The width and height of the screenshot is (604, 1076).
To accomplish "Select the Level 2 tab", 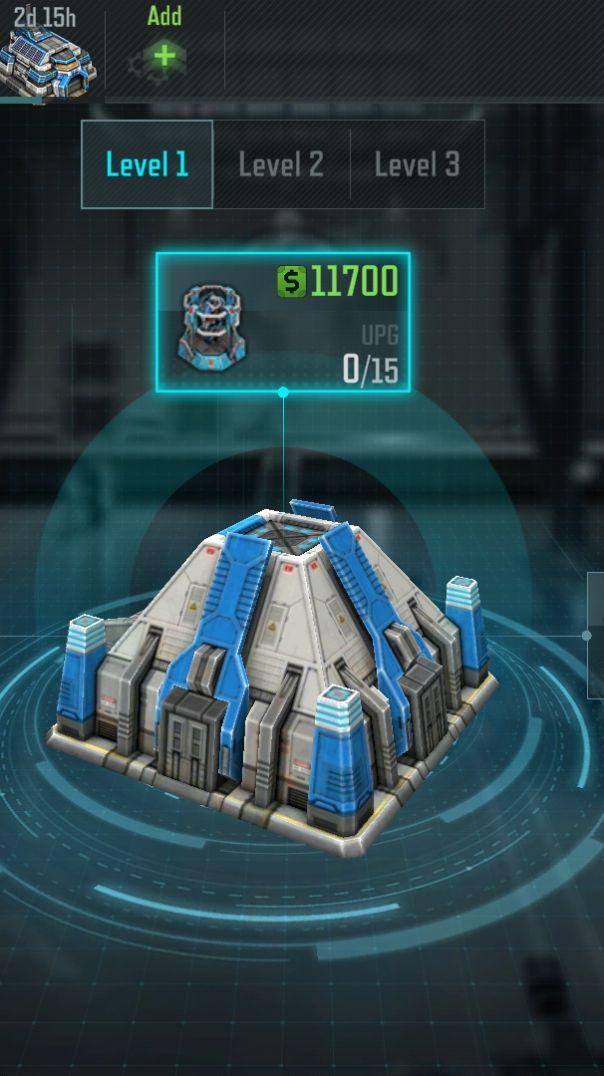I will [281, 165].
